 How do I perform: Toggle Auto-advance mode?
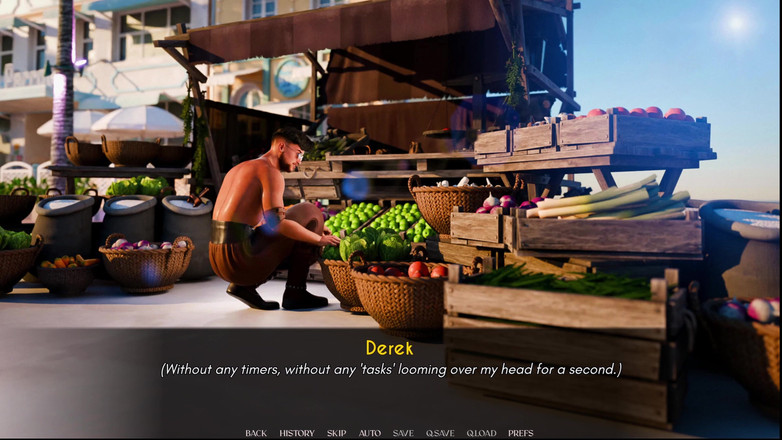pos(370,433)
